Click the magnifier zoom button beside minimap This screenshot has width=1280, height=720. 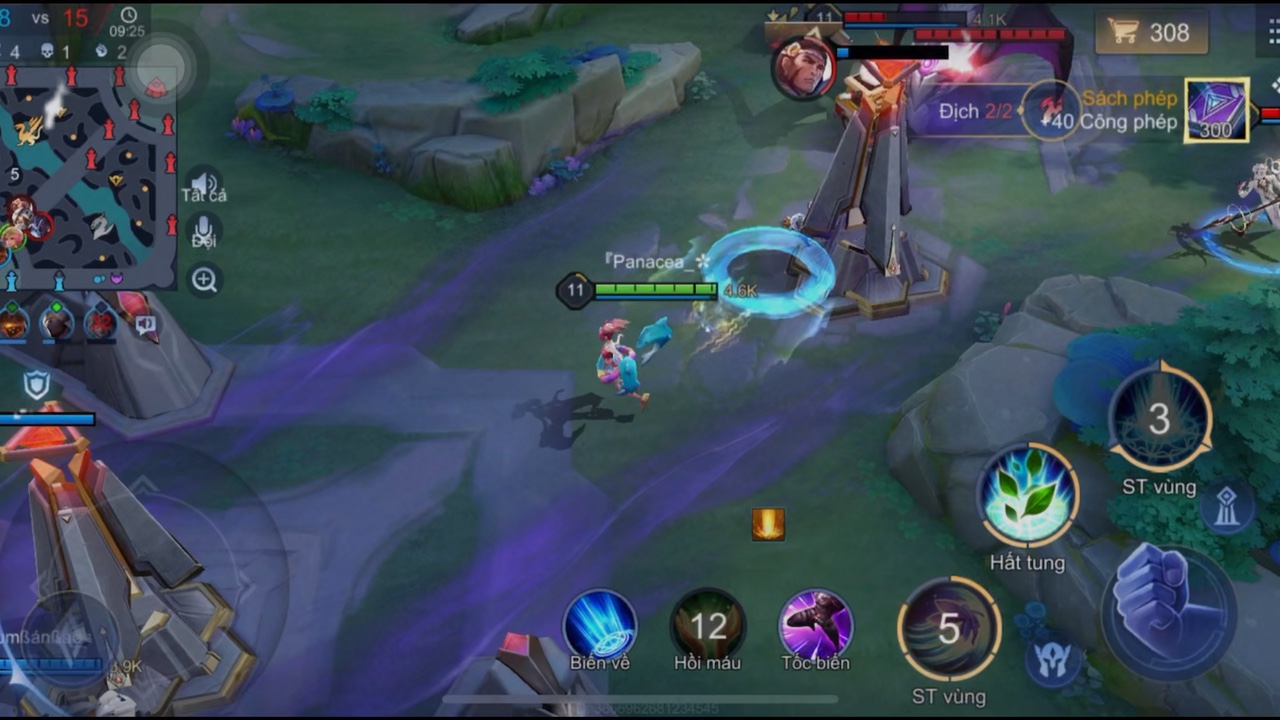(205, 280)
